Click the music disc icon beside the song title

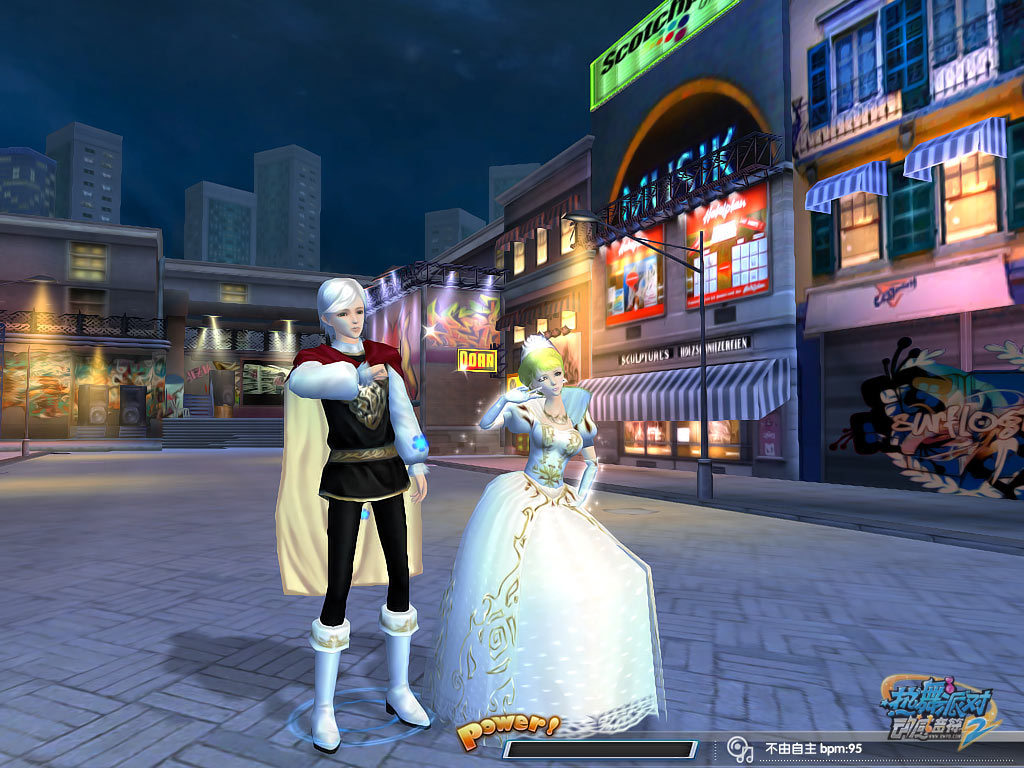click(x=740, y=748)
